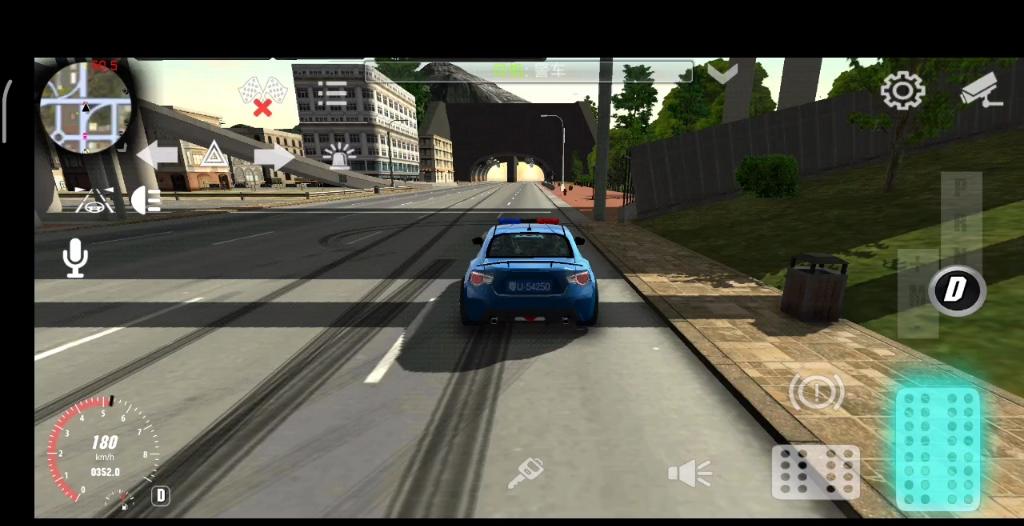
Task: Step on the glowing gas pedal
Action: tap(937, 447)
